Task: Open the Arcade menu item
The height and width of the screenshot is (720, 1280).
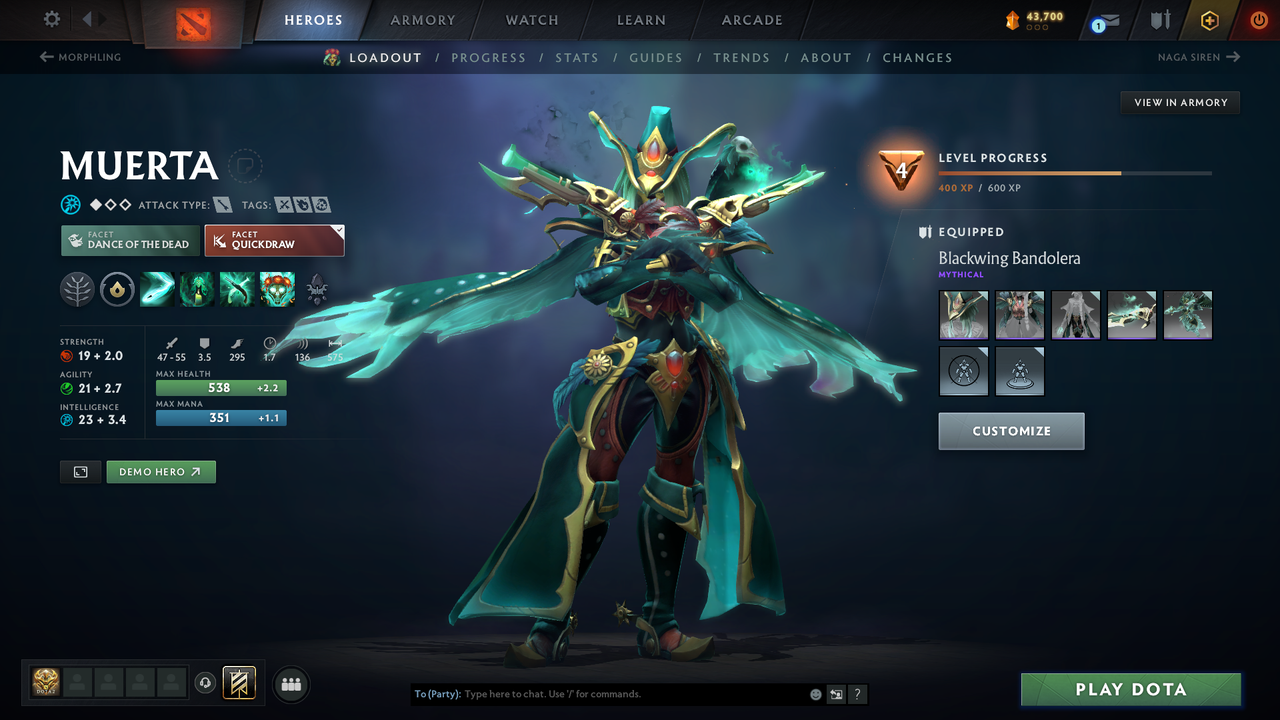Action: [x=751, y=20]
